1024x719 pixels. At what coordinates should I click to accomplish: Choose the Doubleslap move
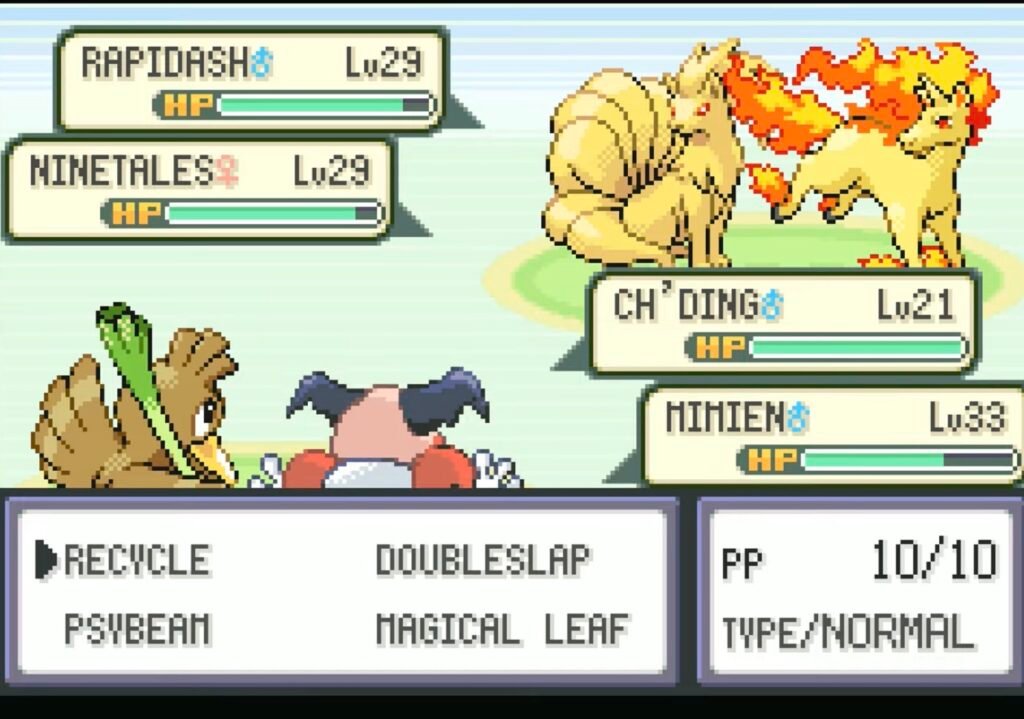(483, 560)
